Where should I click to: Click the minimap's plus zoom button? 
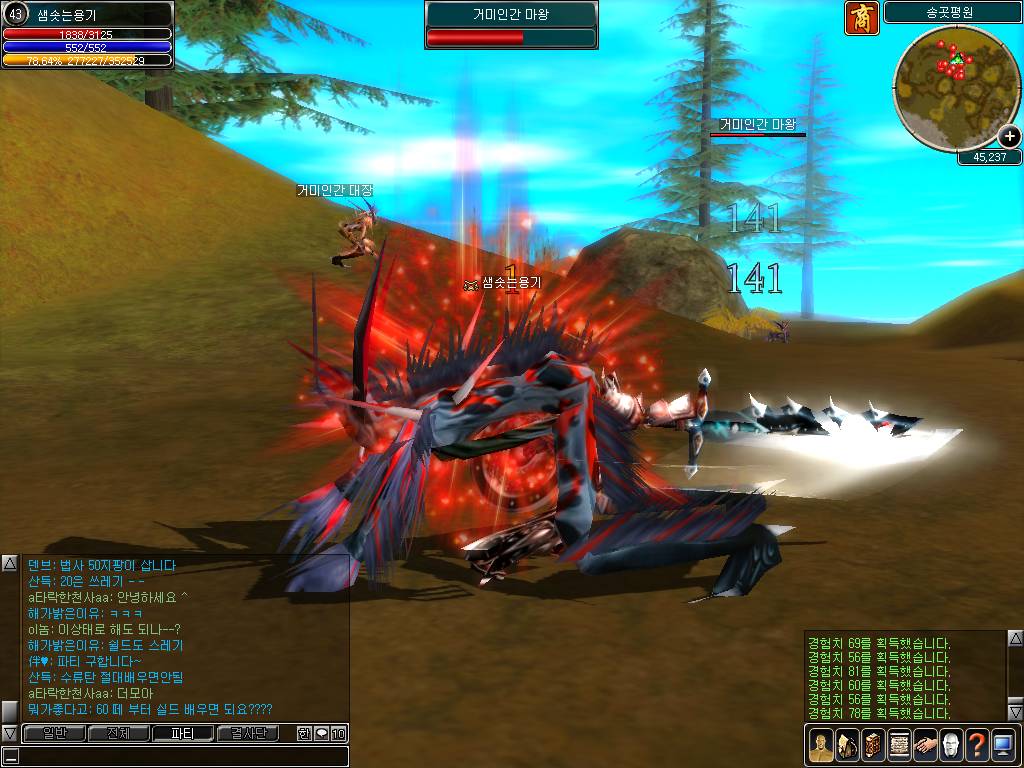[1009, 137]
